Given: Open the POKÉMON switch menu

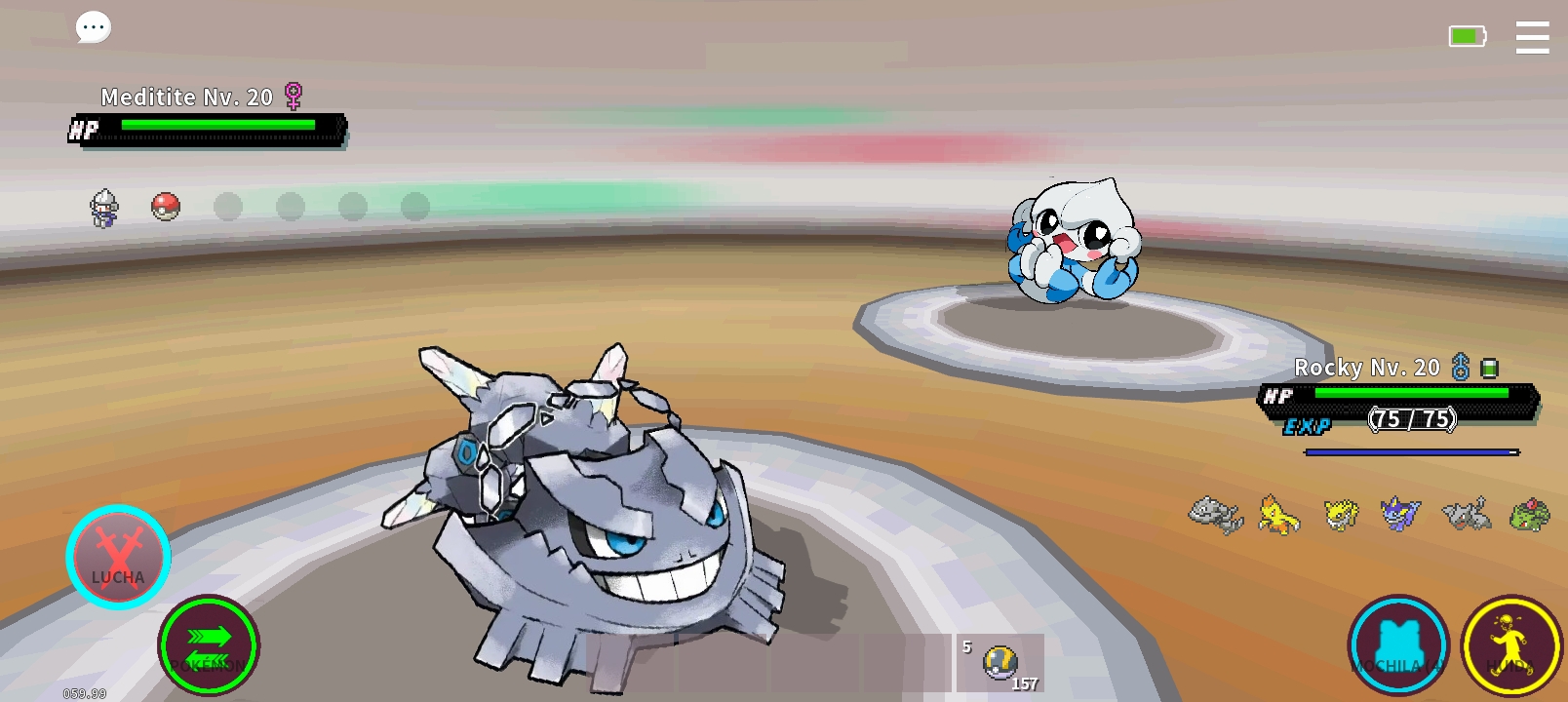Looking at the screenshot, I should (x=209, y=644).
